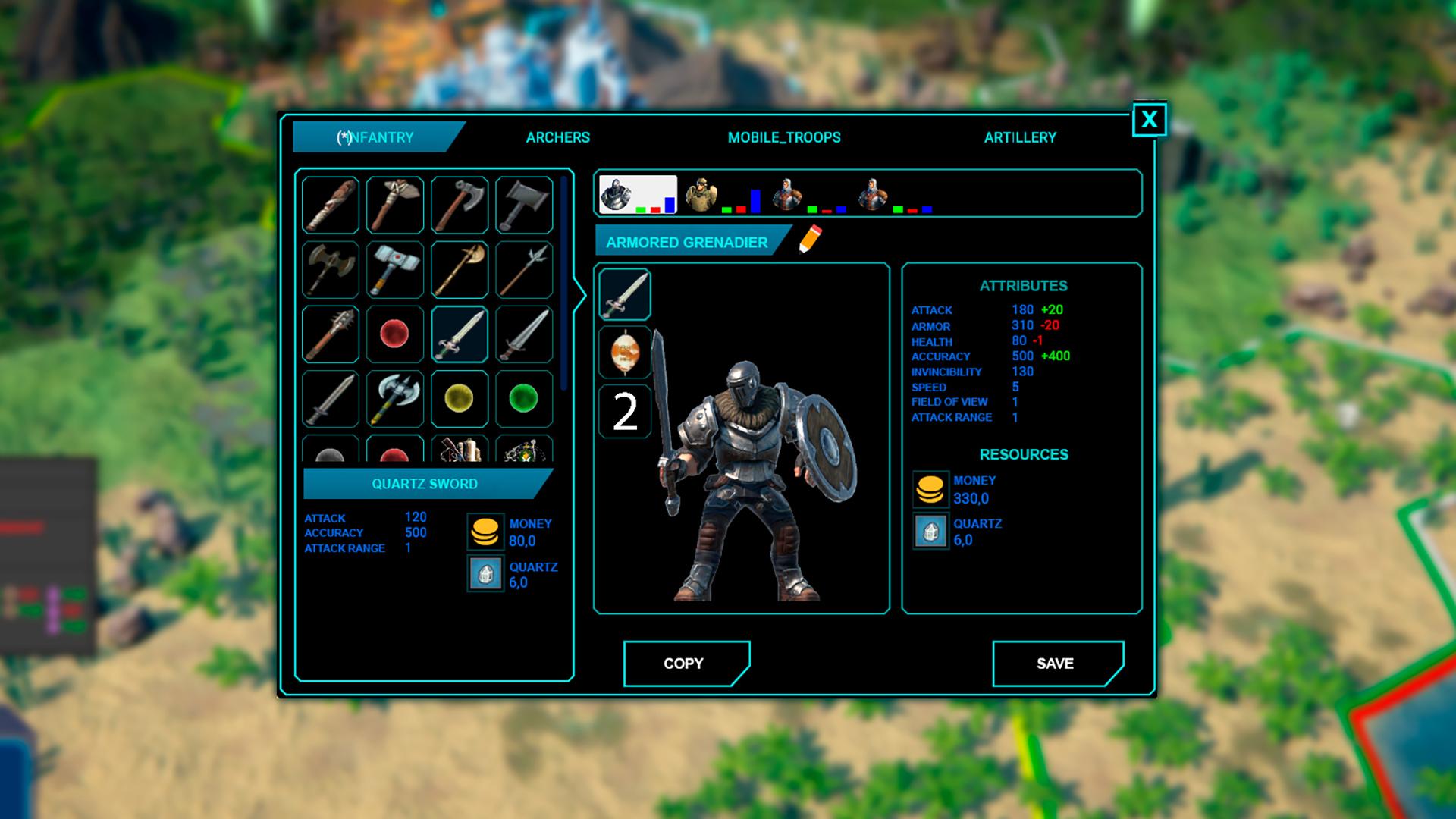Choose the double-bladed dark battle axe

[x=331, y=269]
